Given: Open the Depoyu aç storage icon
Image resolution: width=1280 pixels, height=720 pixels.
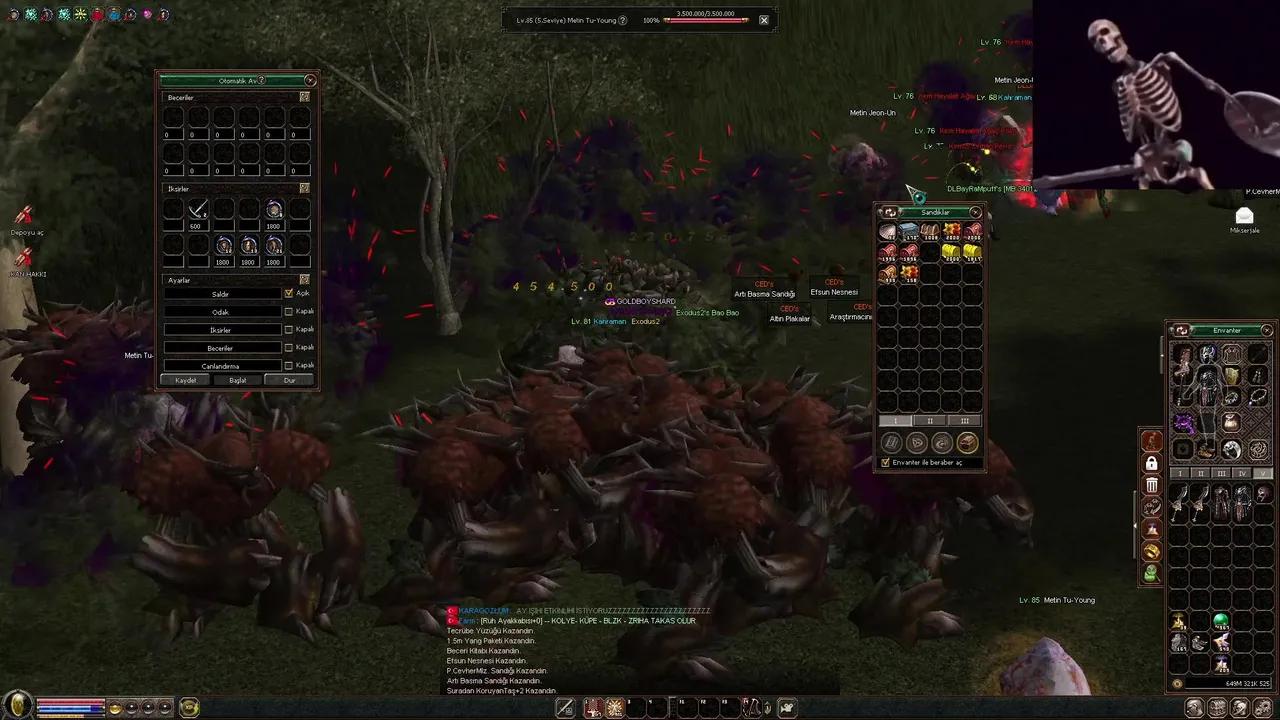Looking at the screenshot, I should pyautogui.click(x=25, y=216).
